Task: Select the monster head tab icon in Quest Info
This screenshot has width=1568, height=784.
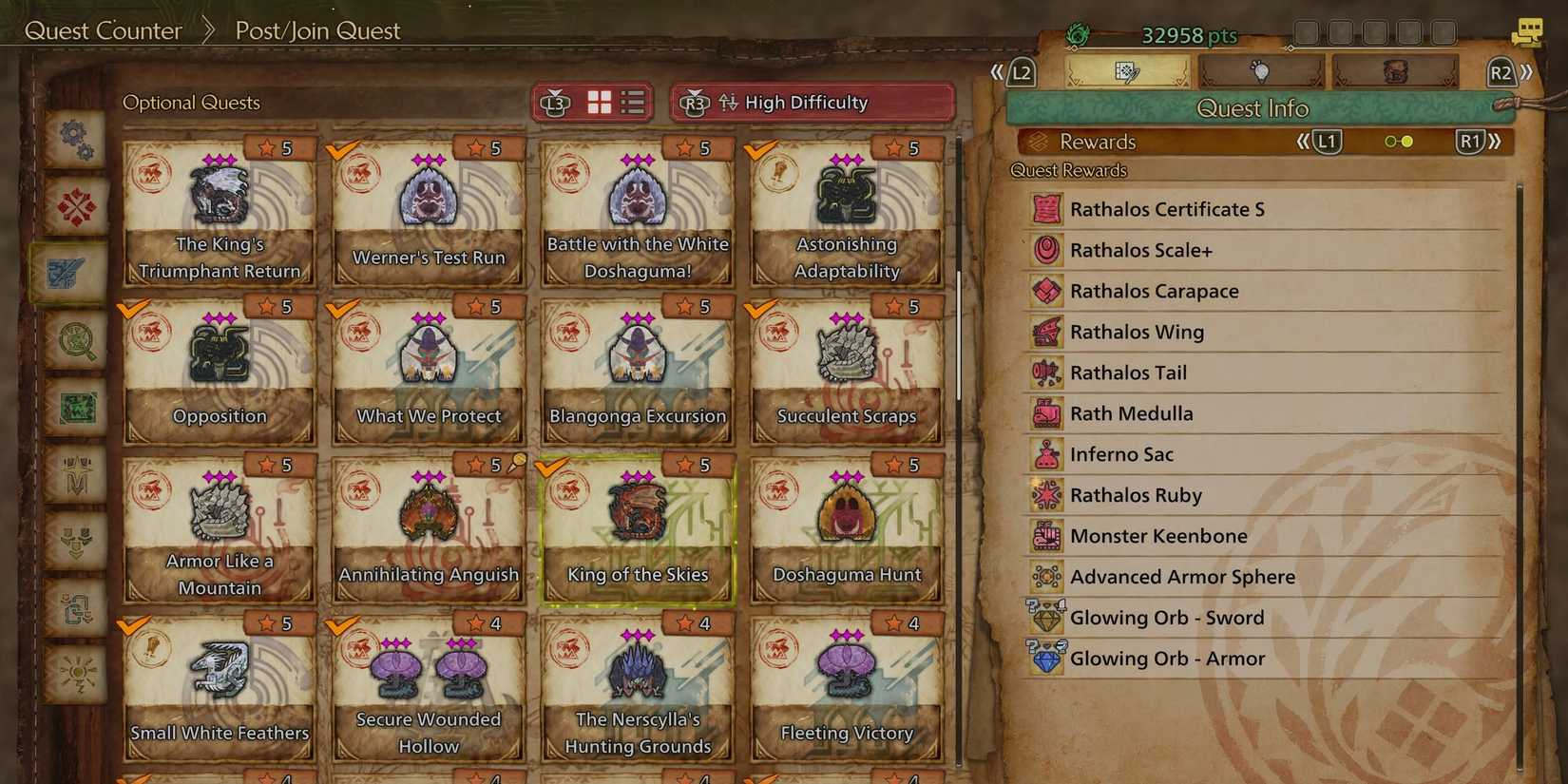Action: click(x=1396, y=69)
